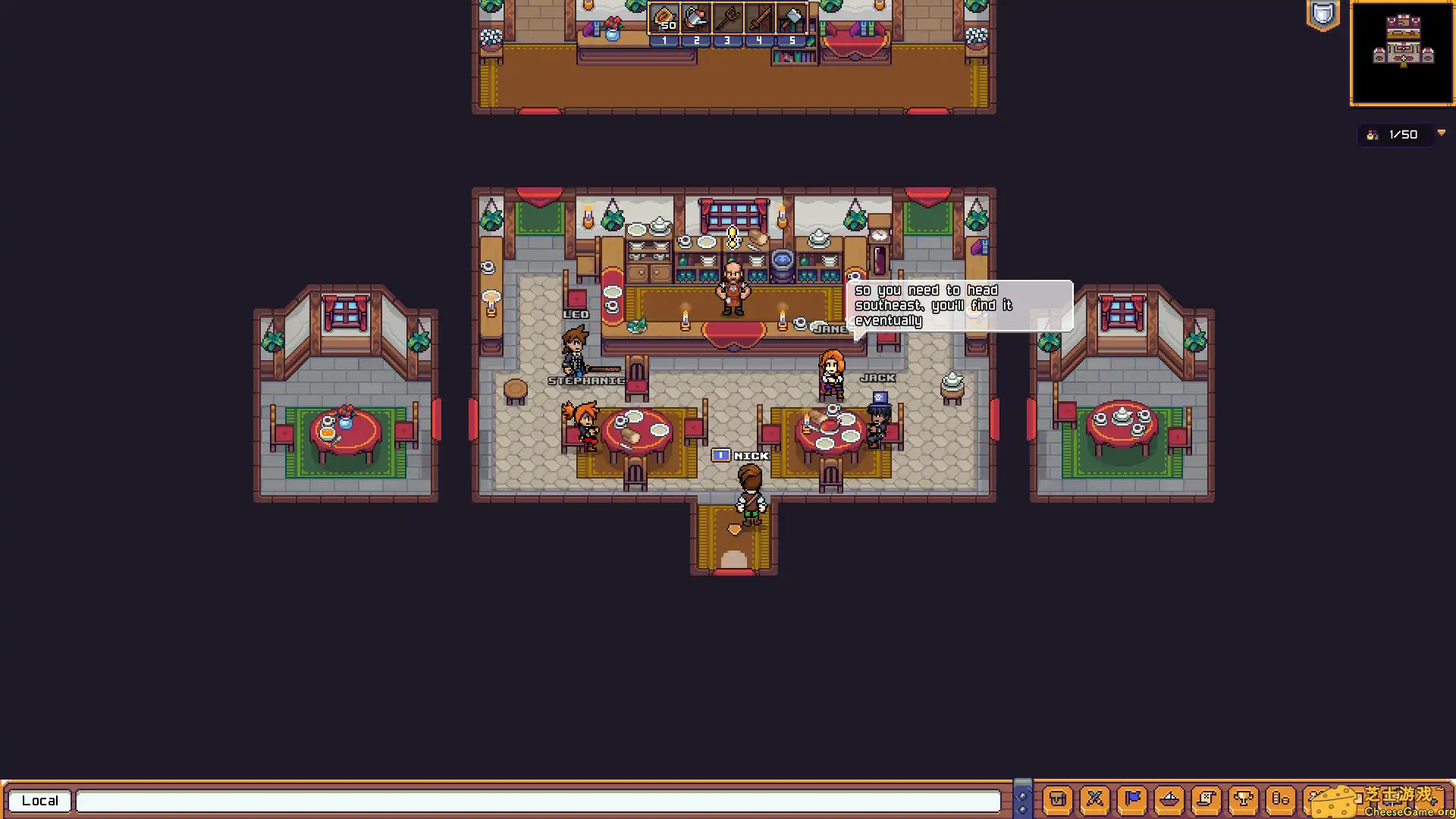The image size is (1456, 819).
Task: Select hotbar slot 3 with the axe
Action: pos(726,19)
